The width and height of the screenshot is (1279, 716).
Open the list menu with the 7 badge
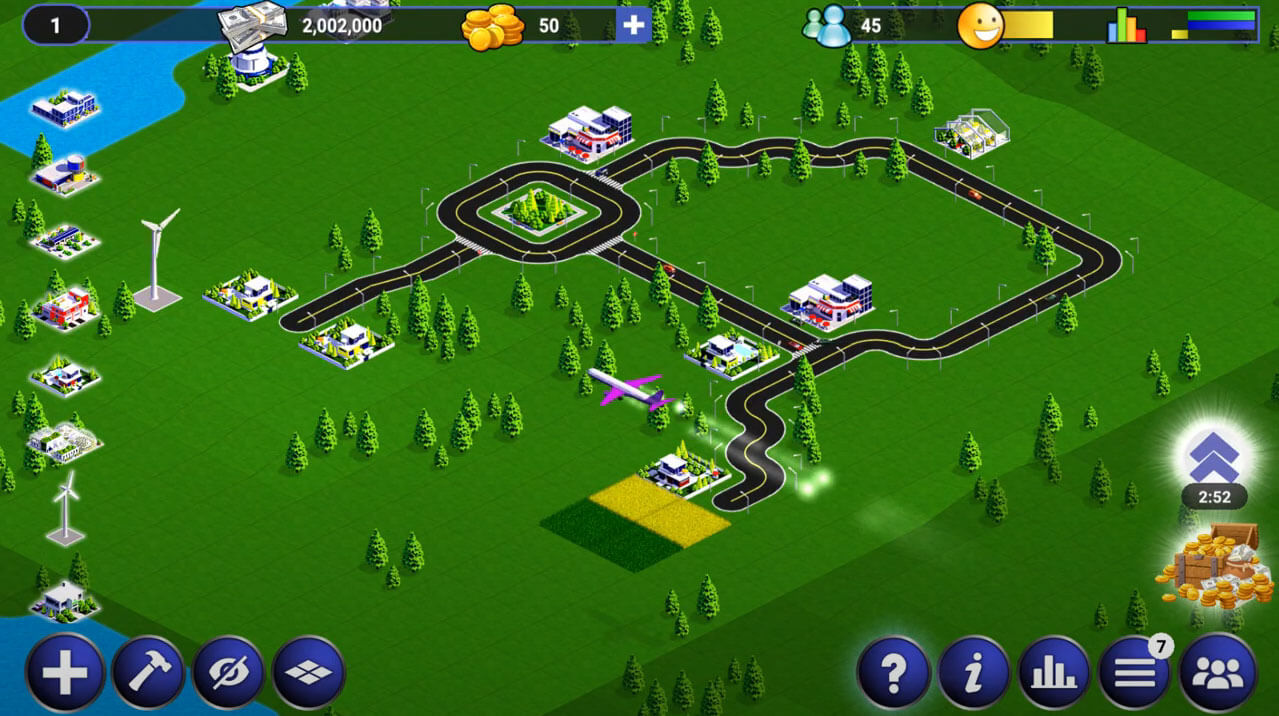[1135, 673]
